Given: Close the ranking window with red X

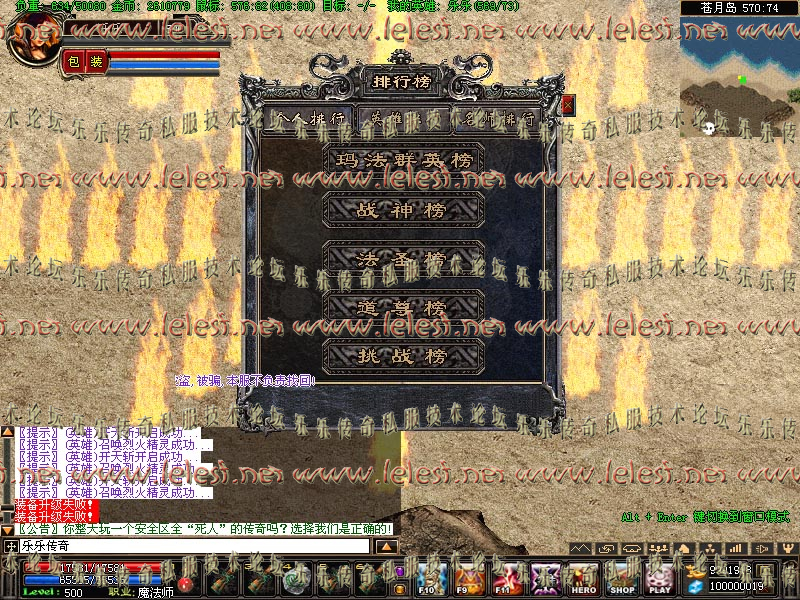Looking at the screenshot, I should click(x=568, y=104).
